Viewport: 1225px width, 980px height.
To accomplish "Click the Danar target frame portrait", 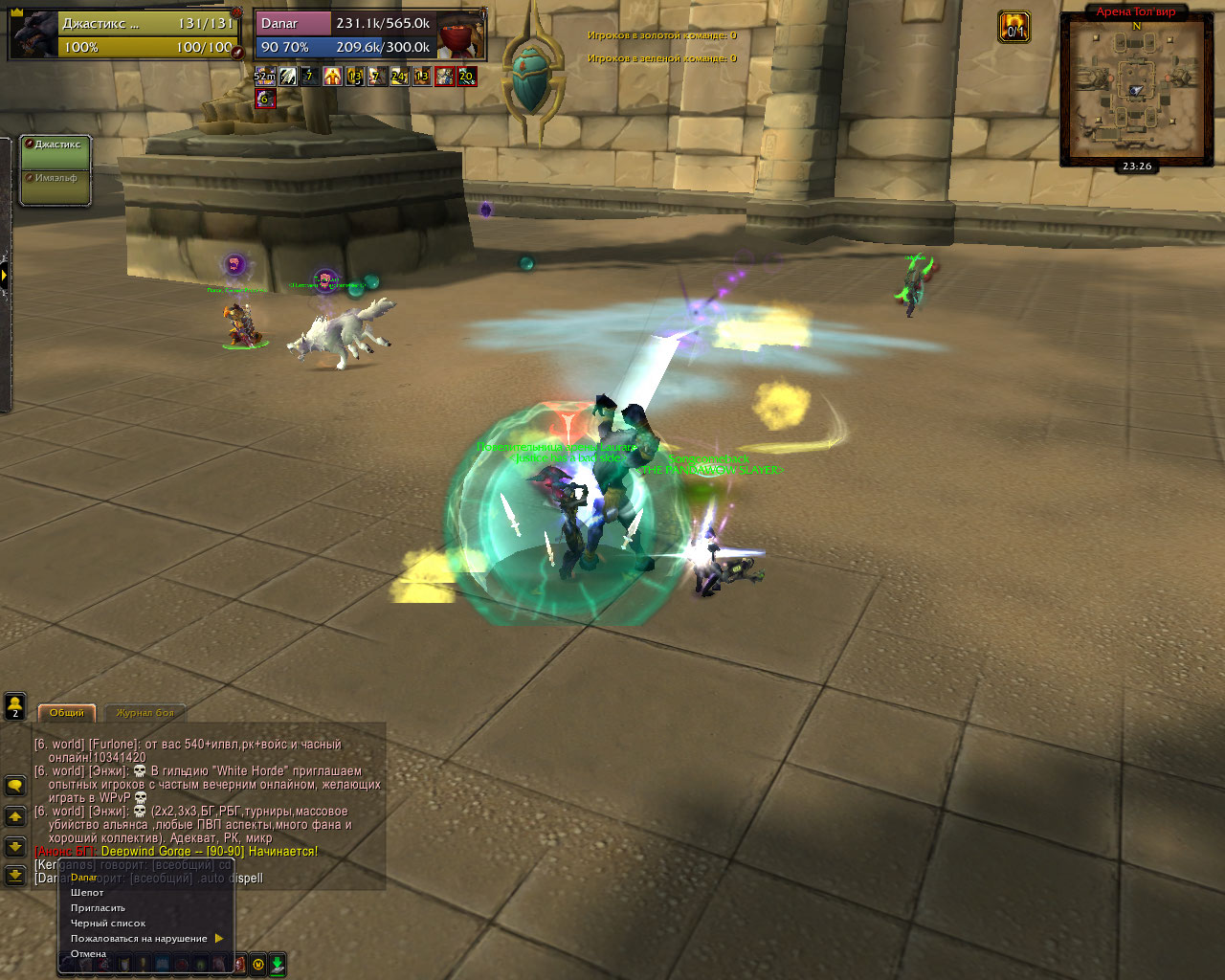I will (460, 35).
